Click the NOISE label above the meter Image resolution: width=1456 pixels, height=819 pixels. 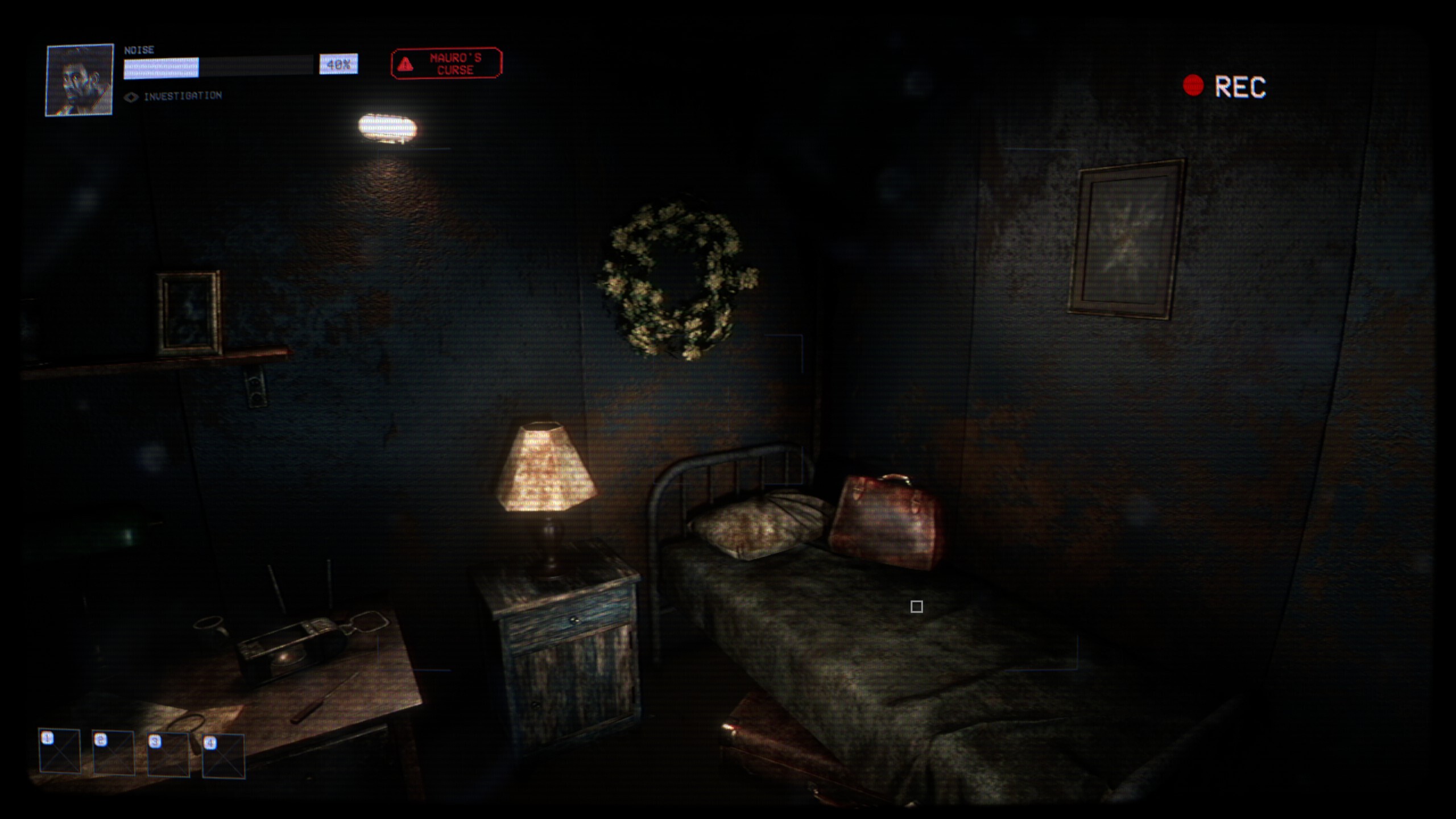(138, 49)
